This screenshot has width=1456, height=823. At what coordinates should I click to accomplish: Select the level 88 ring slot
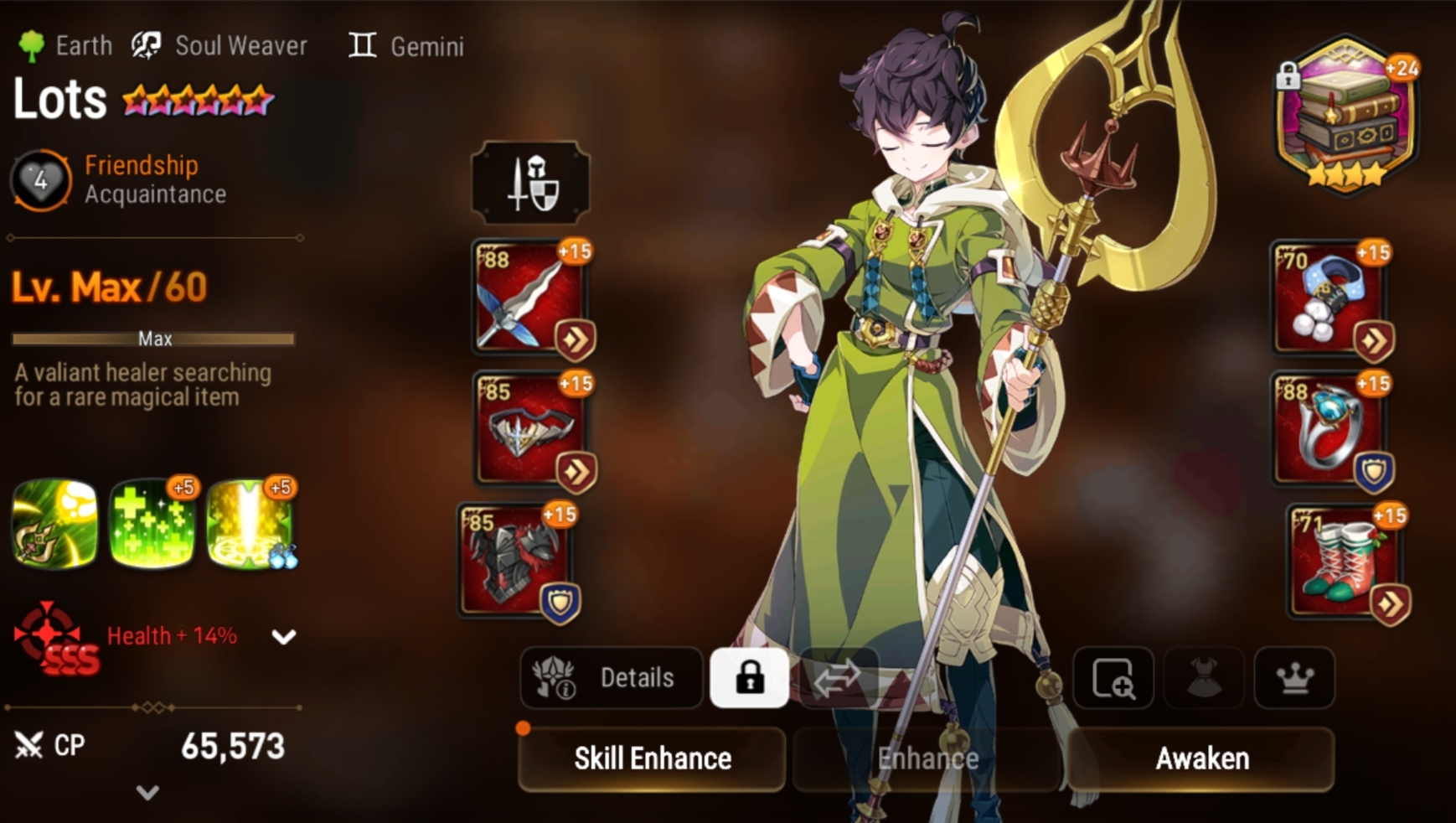(x=1330, y=429)
